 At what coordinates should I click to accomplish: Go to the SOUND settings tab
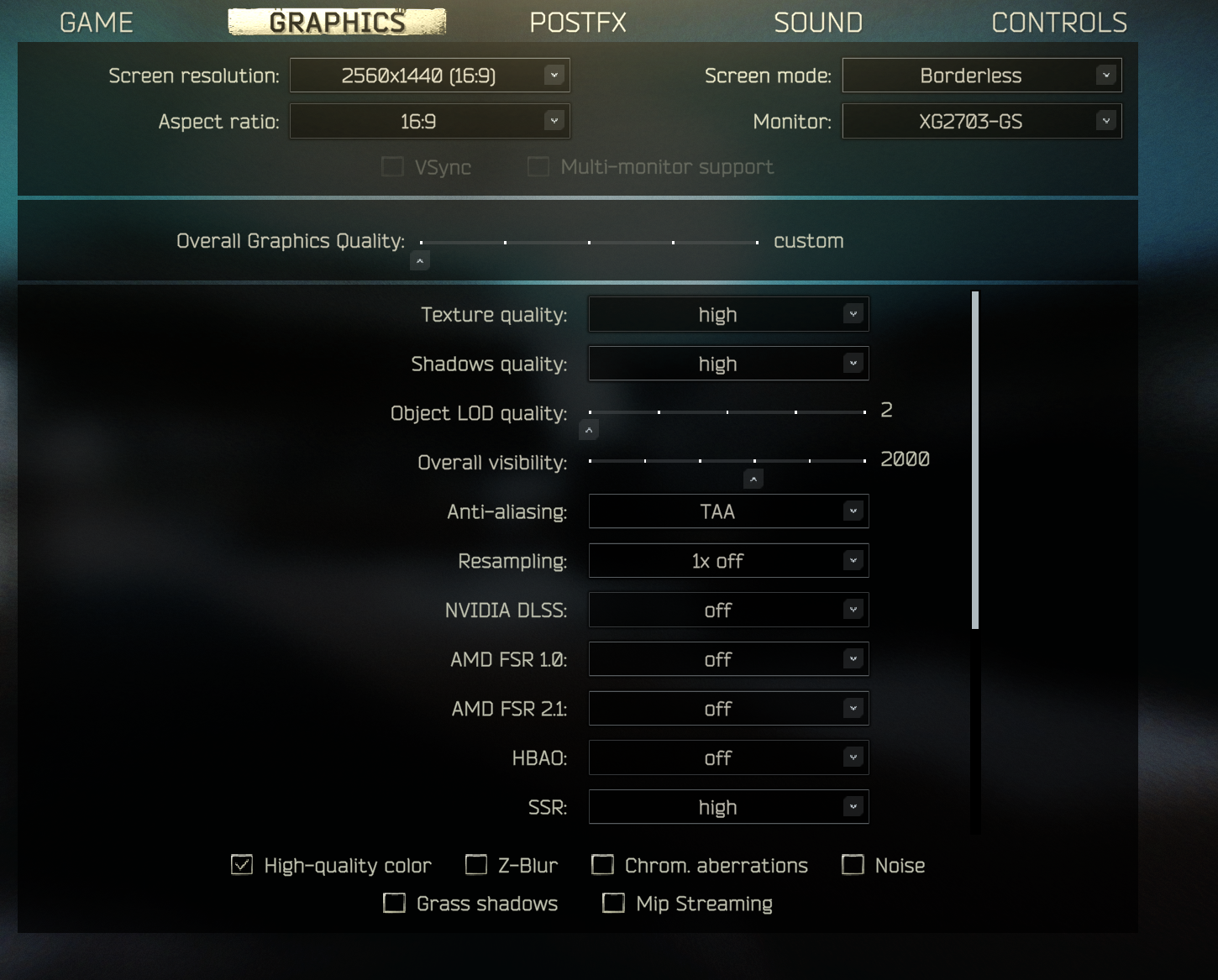point(817,22)
